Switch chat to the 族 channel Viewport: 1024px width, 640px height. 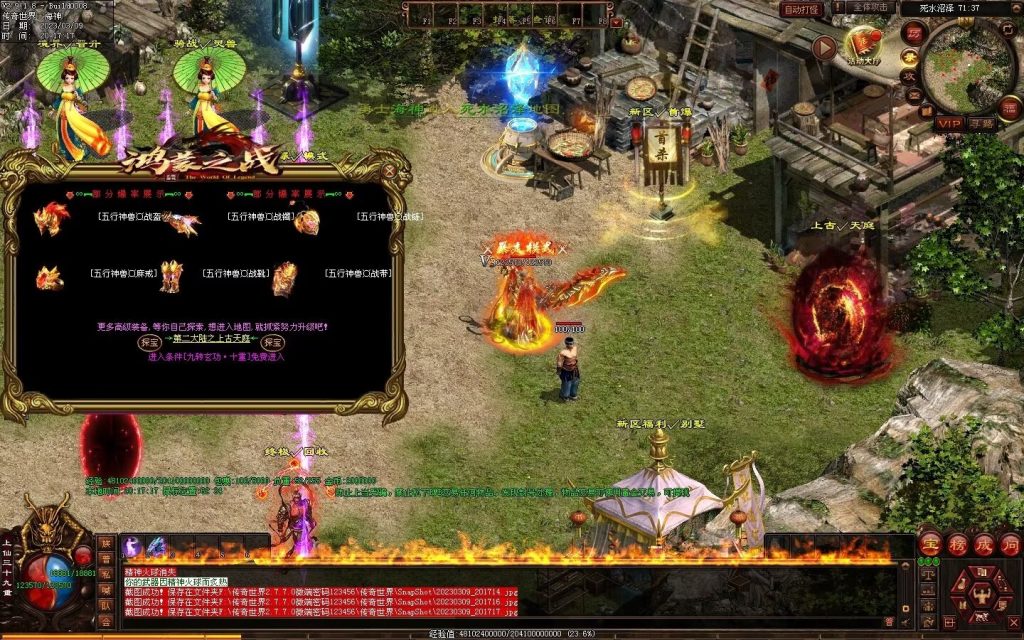[x=106, y=543]
